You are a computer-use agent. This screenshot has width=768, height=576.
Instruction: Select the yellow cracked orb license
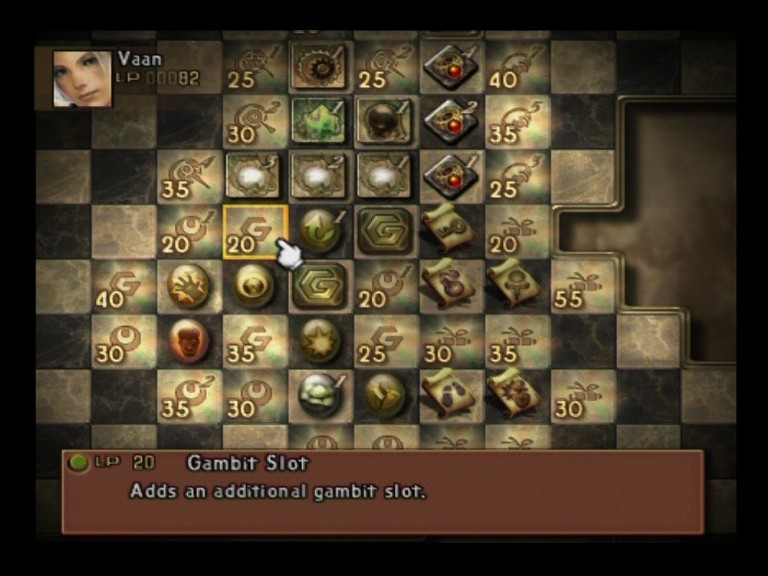[x=385, y=393]
